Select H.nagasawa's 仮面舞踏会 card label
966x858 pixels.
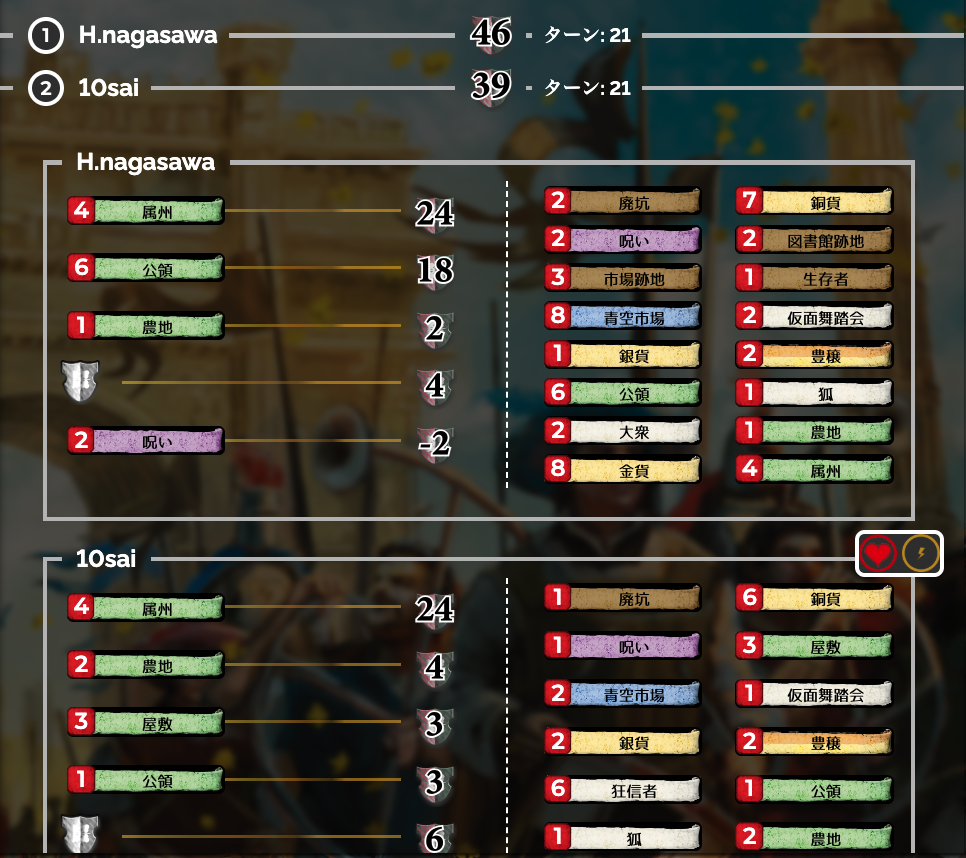tap(826, 317)
